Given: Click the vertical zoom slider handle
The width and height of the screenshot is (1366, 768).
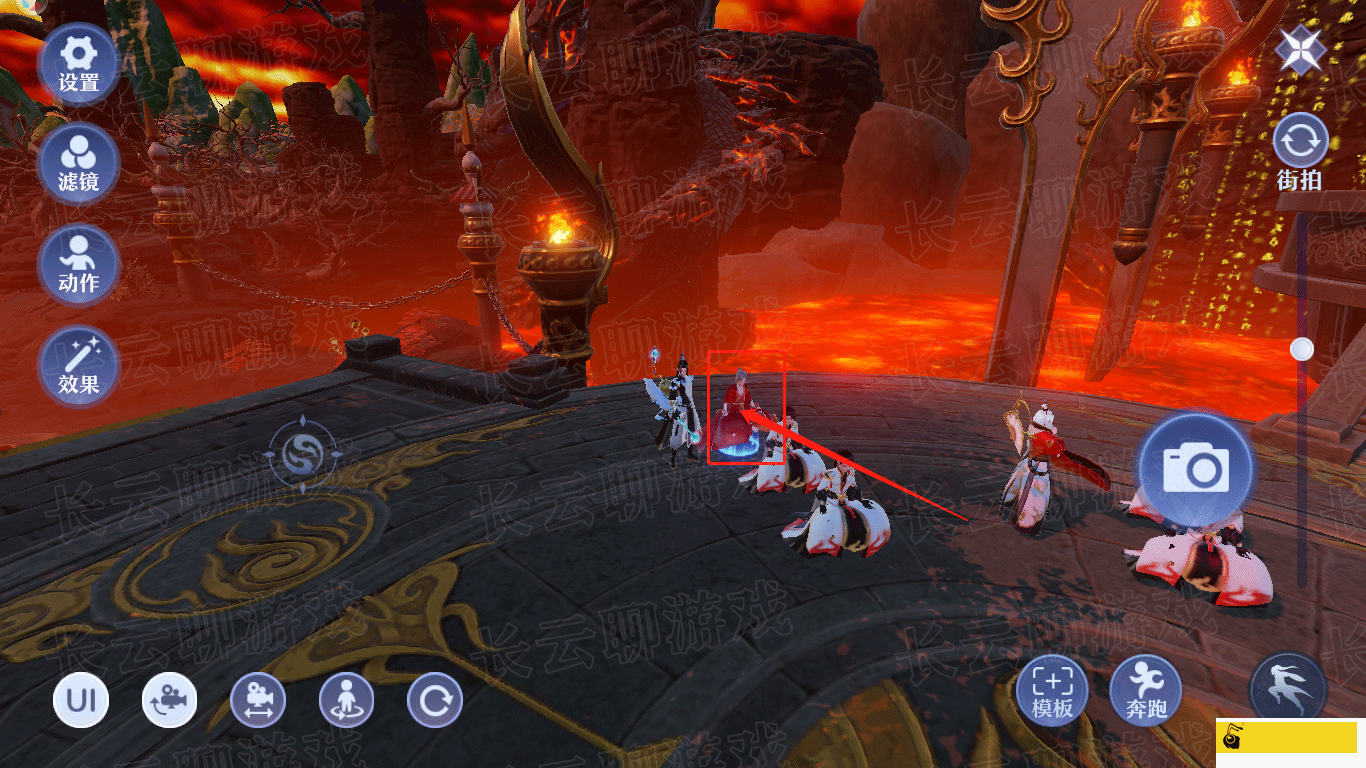Looking at the screenshot, I should [1301, 349].
